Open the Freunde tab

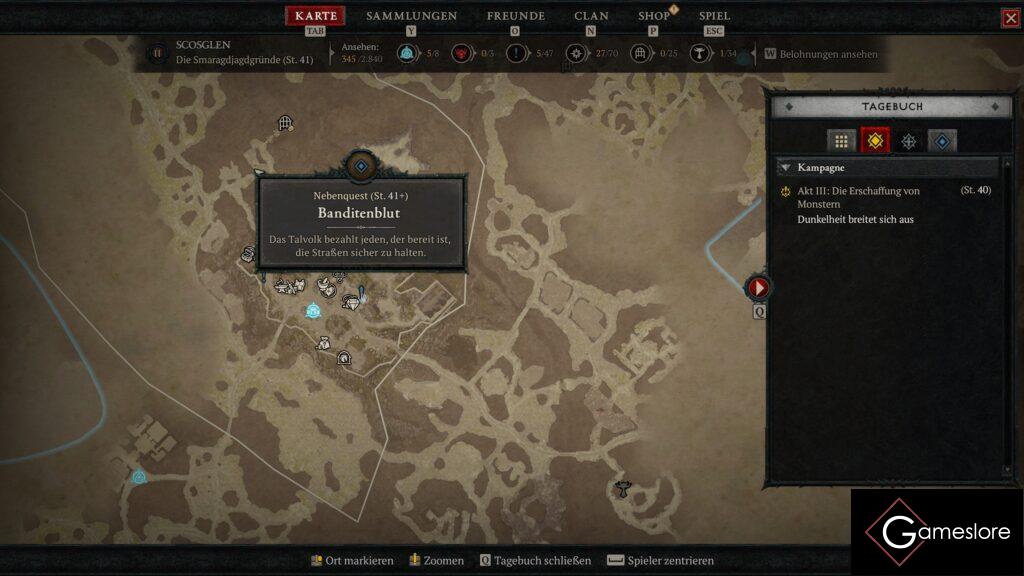click(515, 16)
